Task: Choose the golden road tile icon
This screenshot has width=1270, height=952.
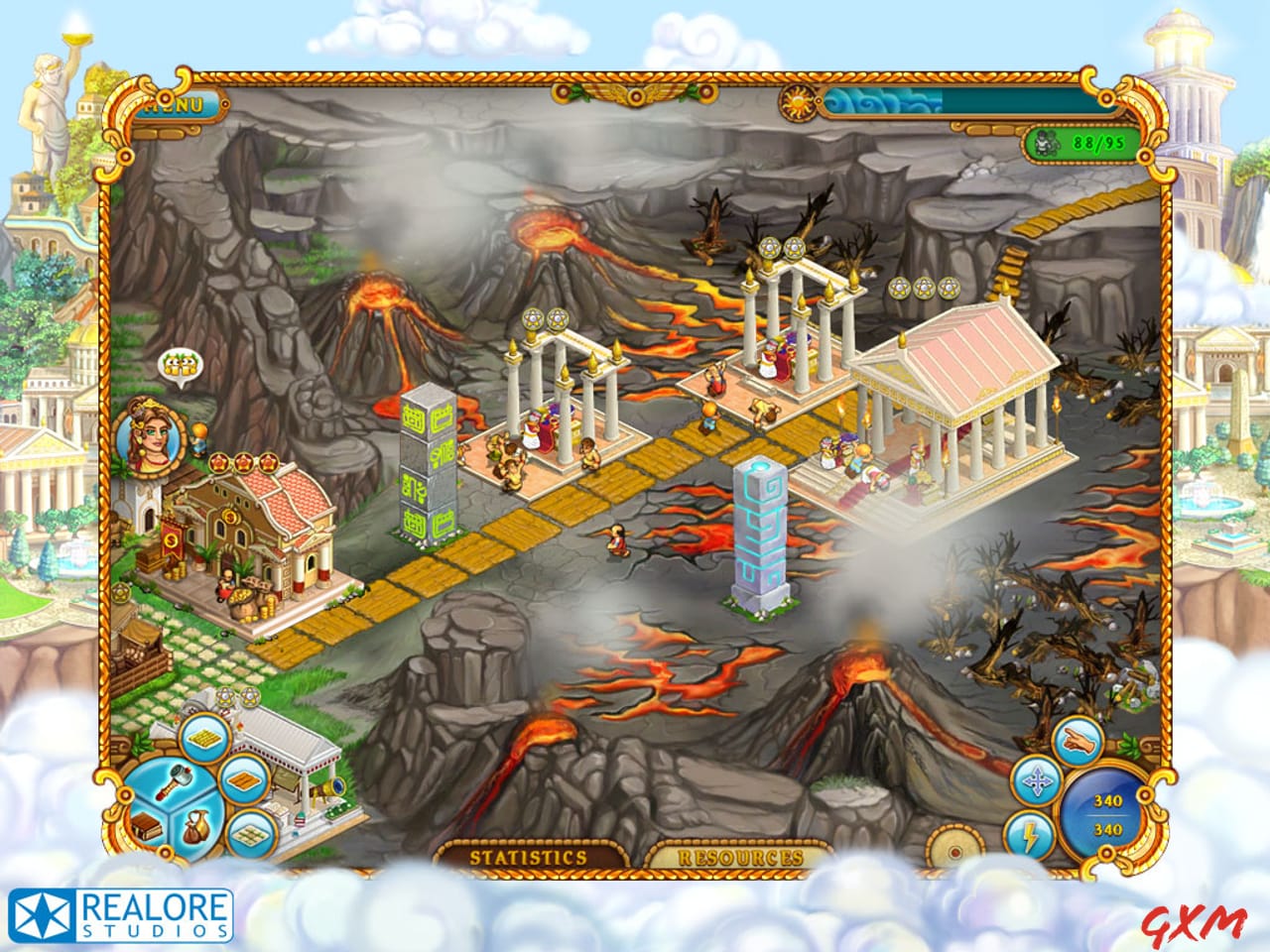Action: (x=206, y=740)
